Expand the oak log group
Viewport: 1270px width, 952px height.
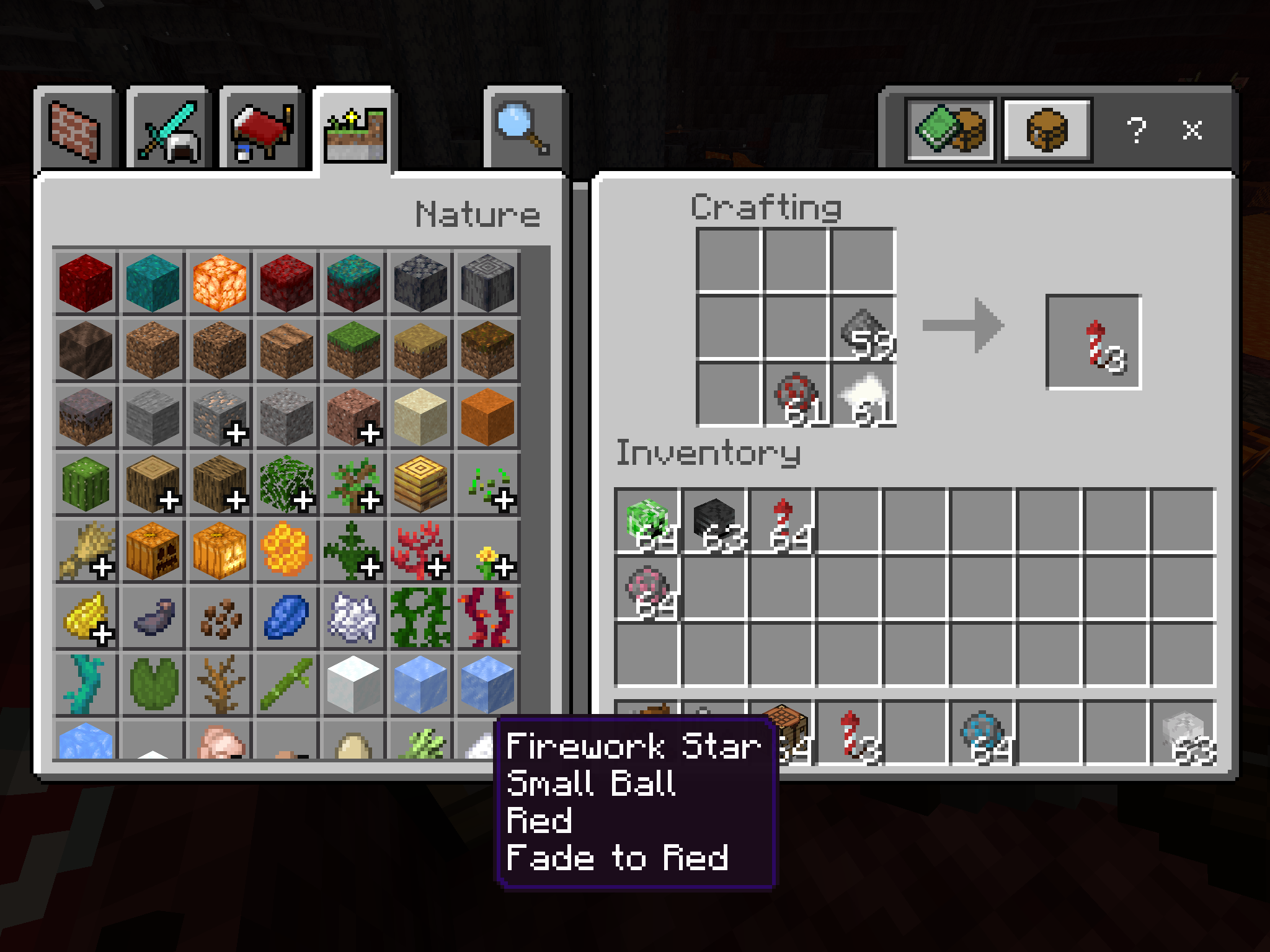pos(153,483)
